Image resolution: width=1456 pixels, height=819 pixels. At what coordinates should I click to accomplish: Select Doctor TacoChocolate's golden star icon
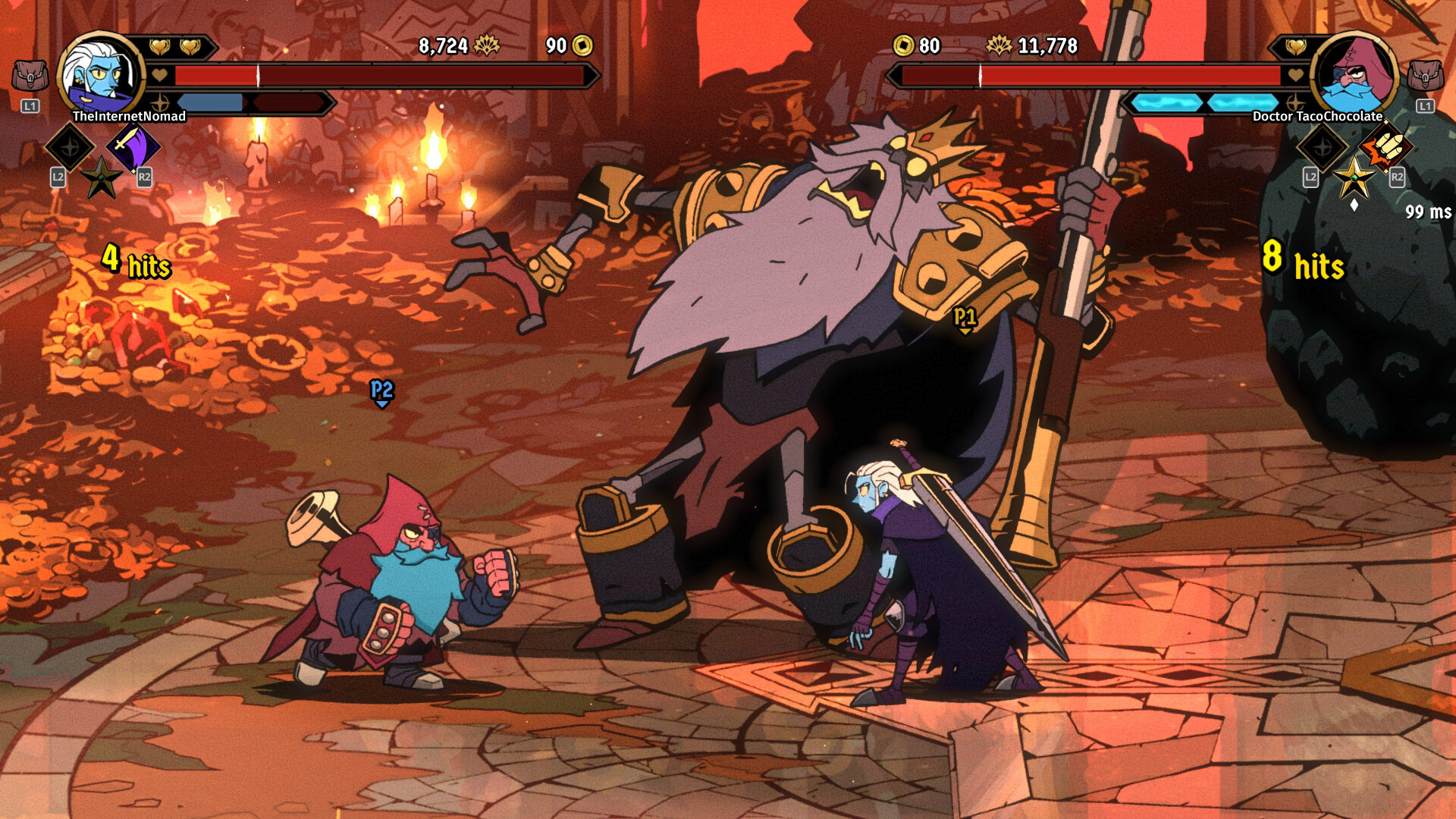1354,179
